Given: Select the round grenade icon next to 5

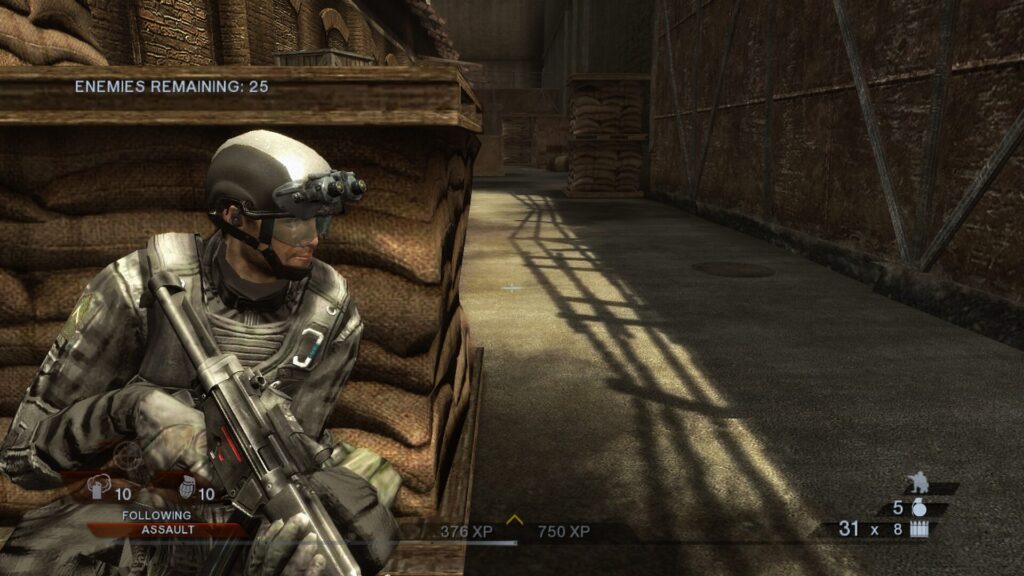Looking at the screenshot, I should click(918, 507).
